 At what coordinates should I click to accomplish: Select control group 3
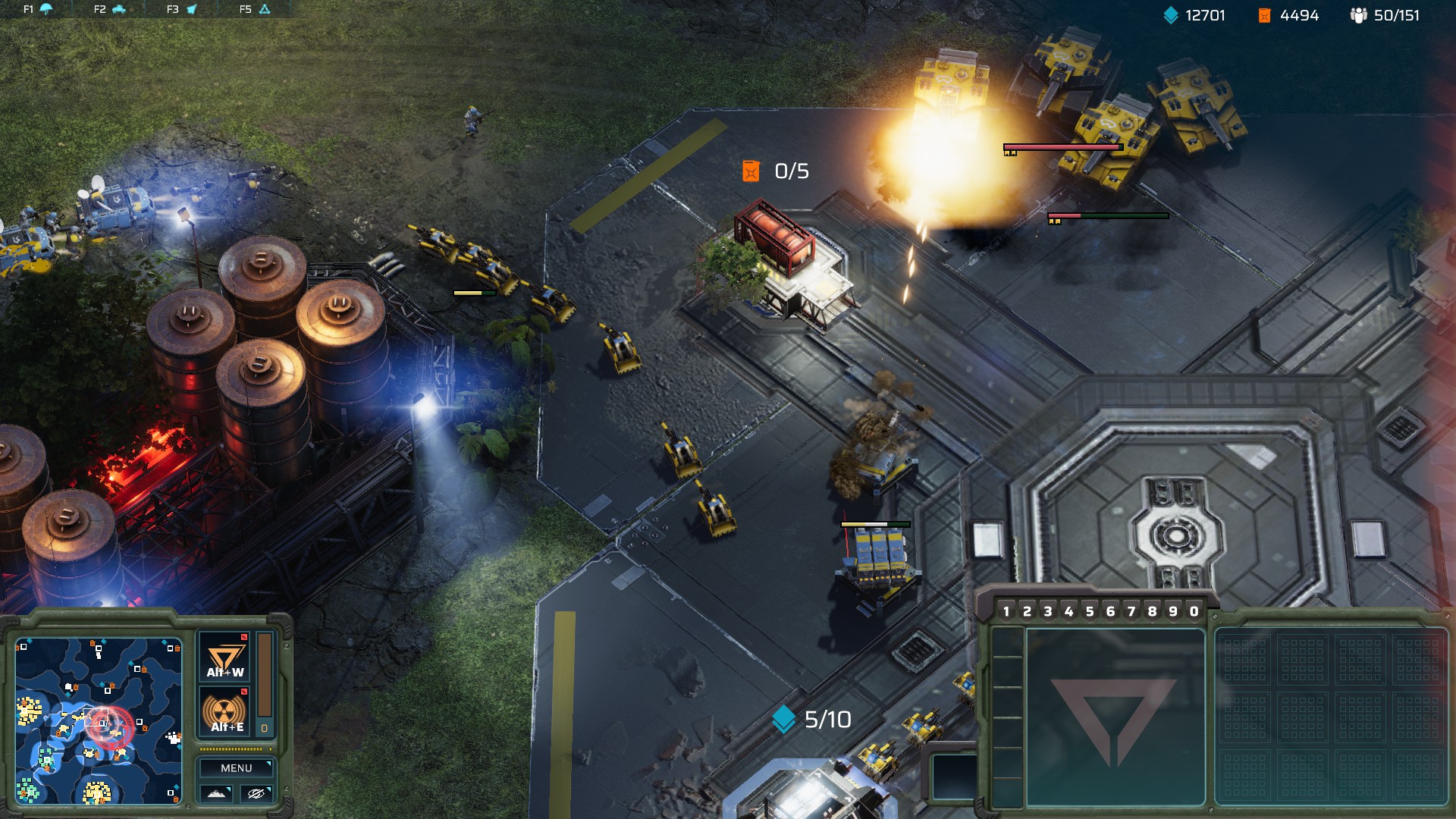(1048, 611)
